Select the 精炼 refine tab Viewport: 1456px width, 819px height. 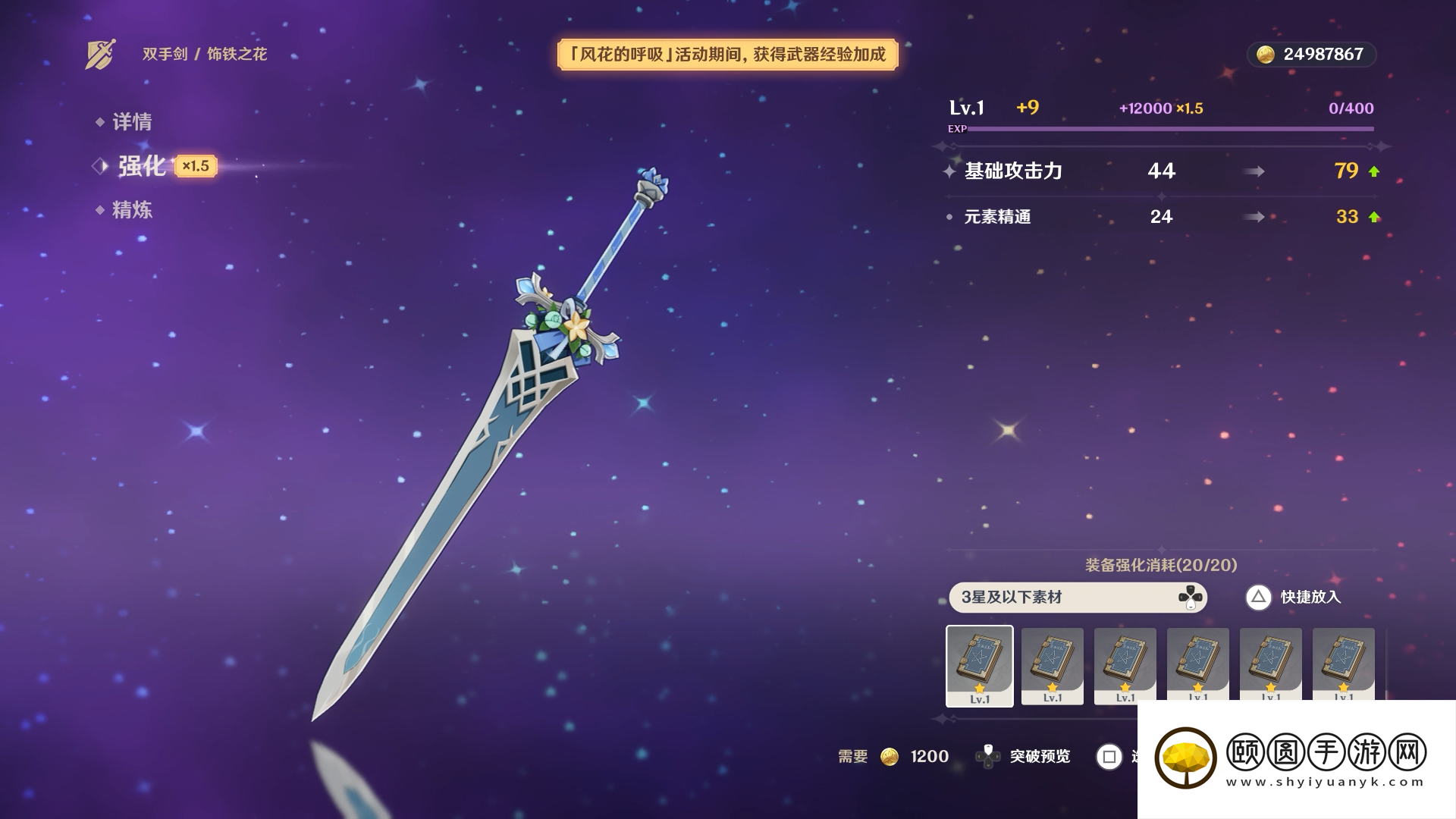pos(132,210)
